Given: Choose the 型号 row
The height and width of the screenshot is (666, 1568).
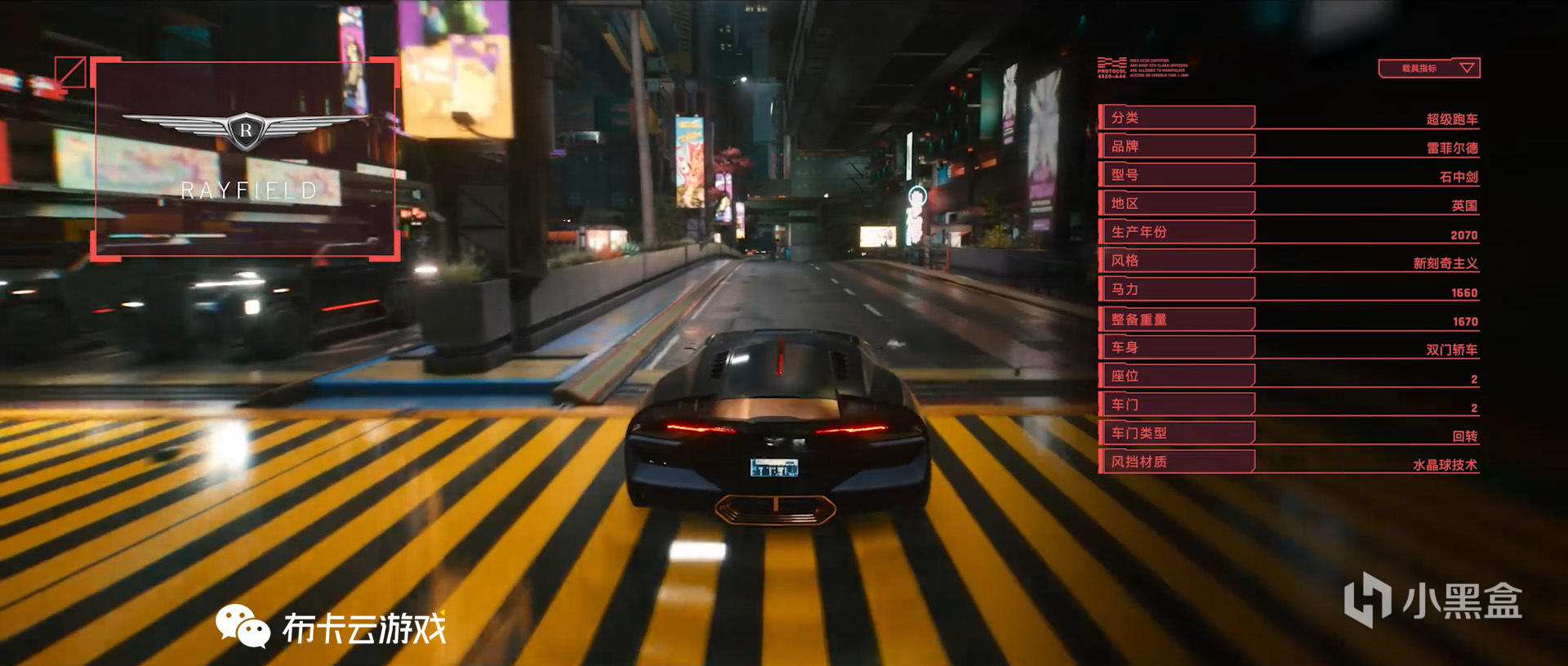Looking at the screenshot, I should [1176, 175].
